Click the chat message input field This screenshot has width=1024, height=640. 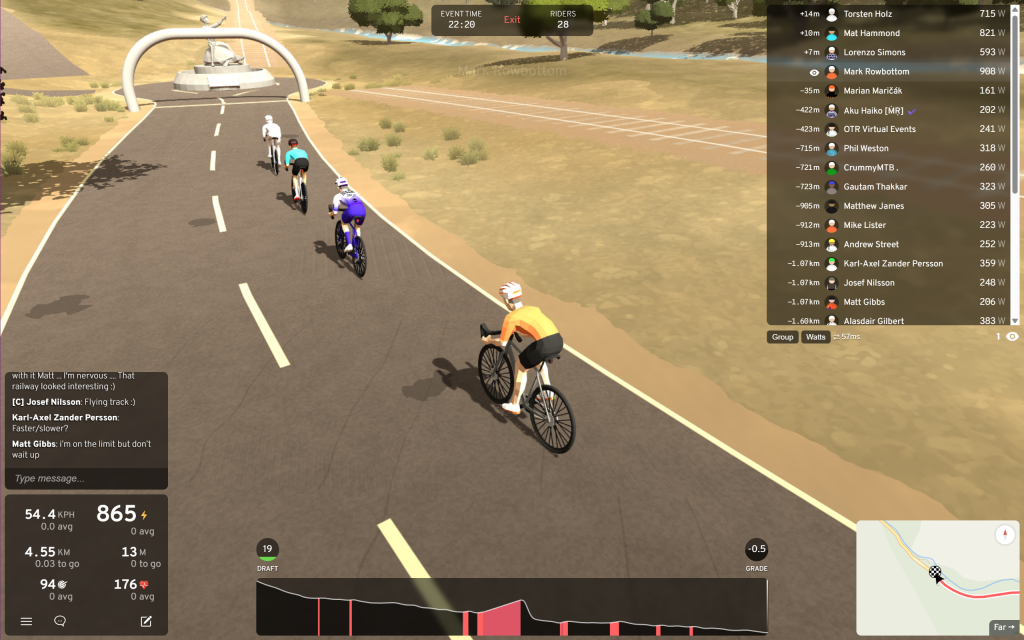[84, 478]
